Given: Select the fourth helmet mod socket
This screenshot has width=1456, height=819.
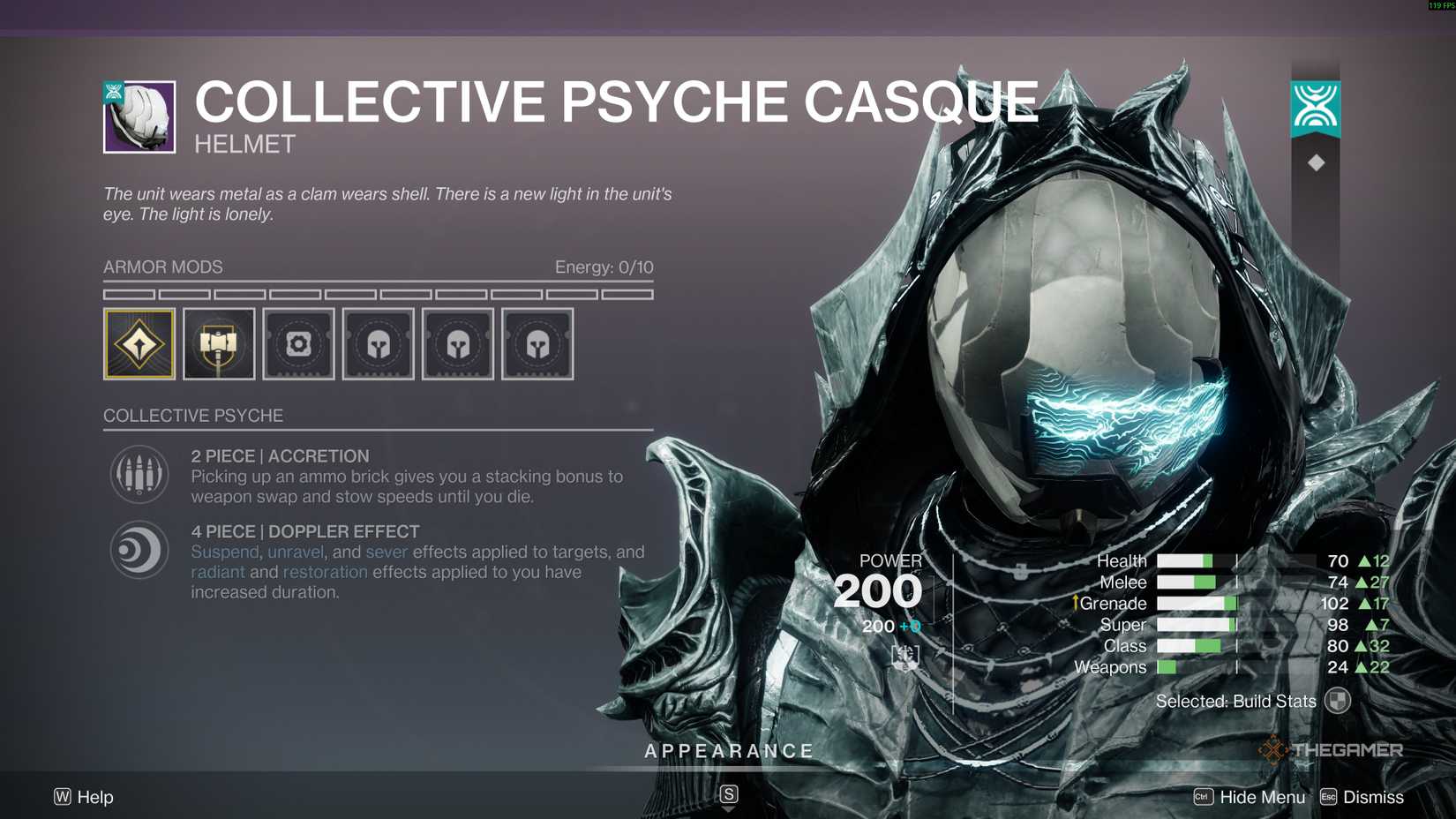Looking at the screenshot, I should pos(378,344).
